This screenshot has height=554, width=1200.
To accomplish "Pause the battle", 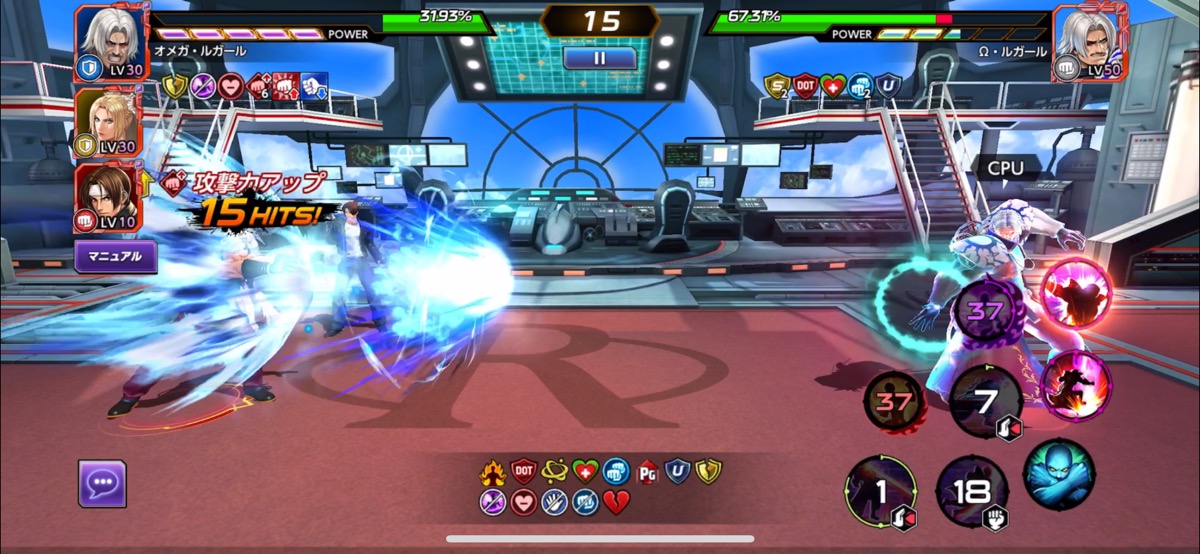I will [x=600, y=58].
